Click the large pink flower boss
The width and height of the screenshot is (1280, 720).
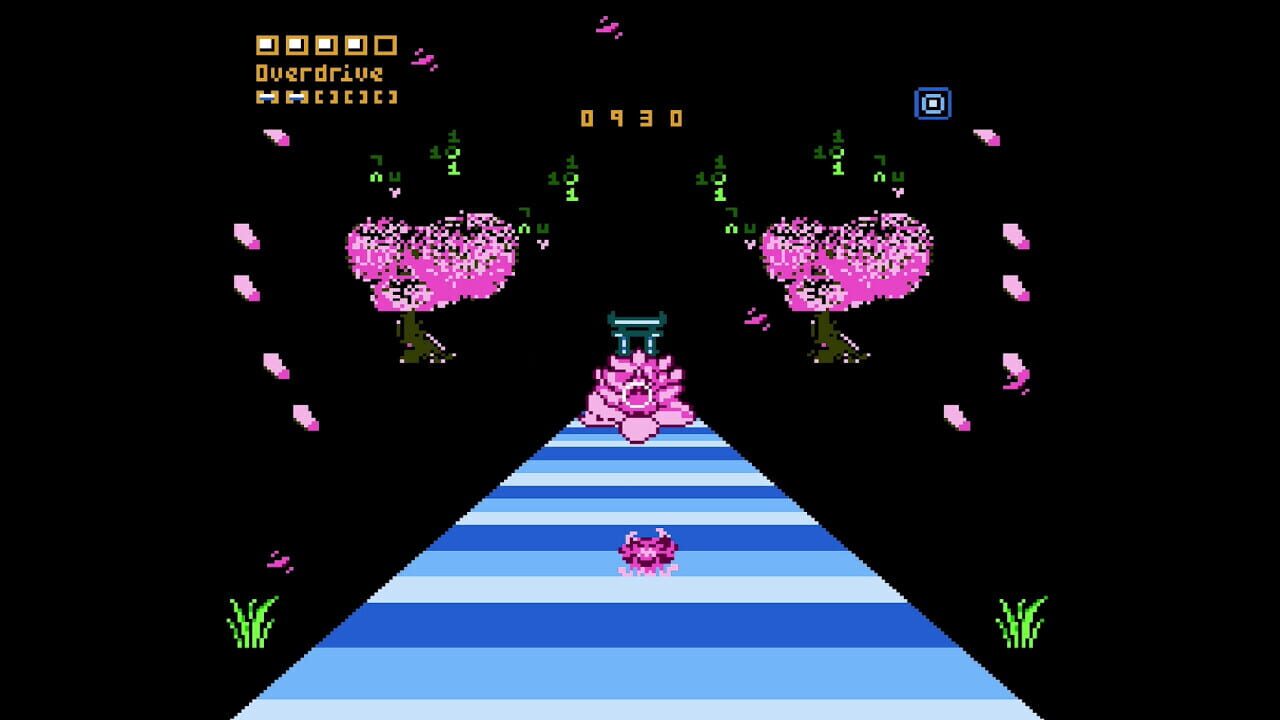tap(640, 395)
